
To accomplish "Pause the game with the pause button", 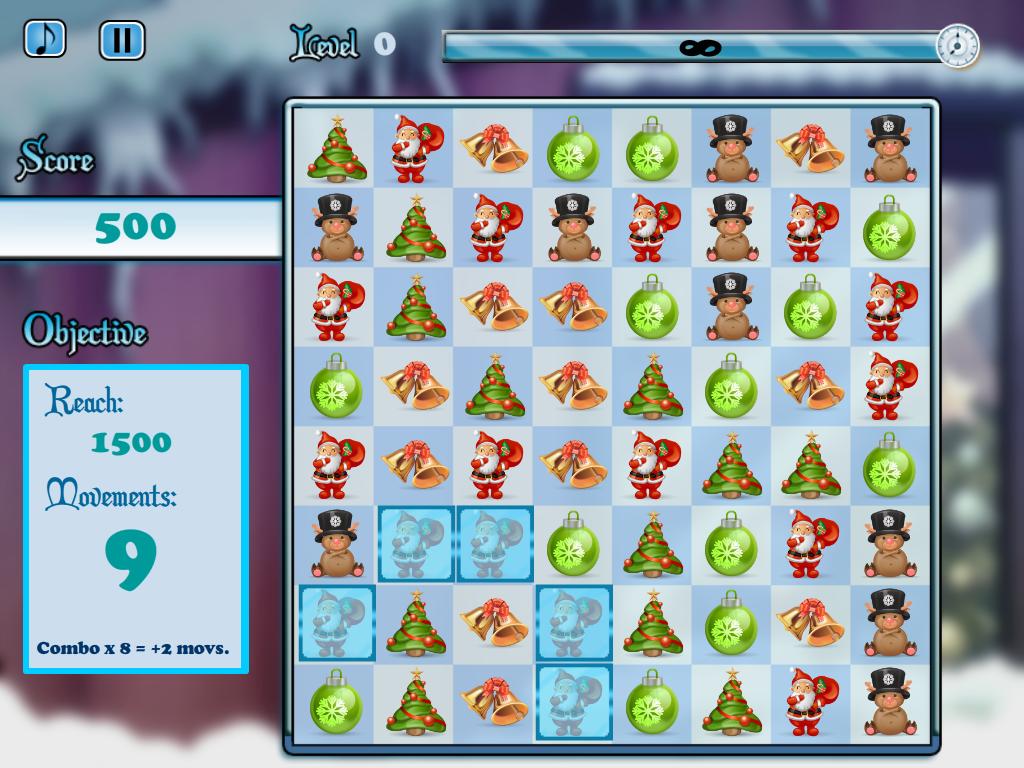I will point(122,40).
